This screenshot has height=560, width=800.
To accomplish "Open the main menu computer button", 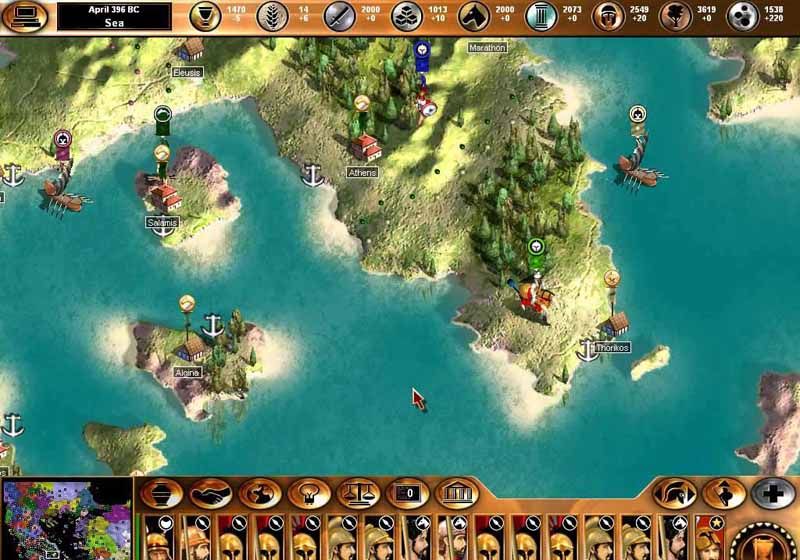I will coord(25,17).
